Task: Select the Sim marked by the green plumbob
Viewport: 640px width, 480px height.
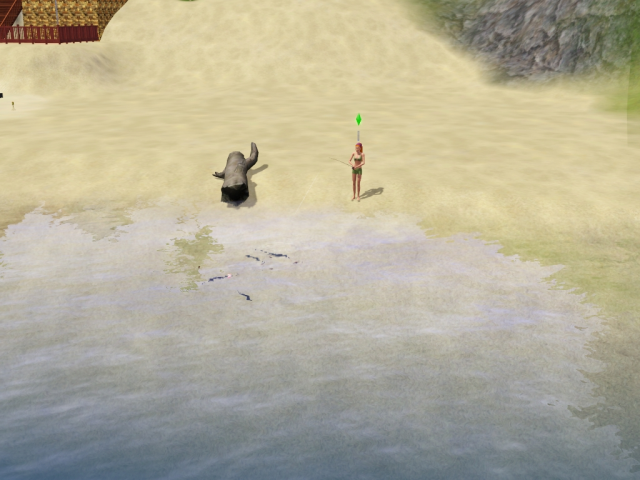Action: pyautogui.click(x=357, y=170)
